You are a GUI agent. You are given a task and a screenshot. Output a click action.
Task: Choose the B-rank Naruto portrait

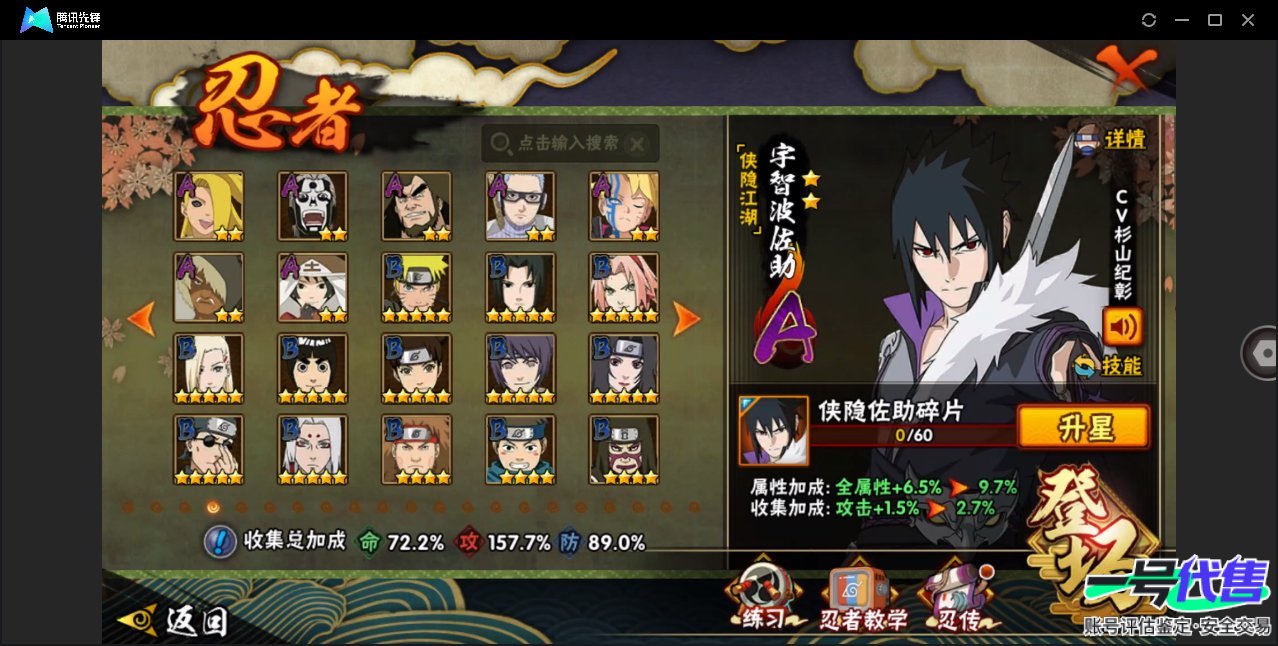tap(417, 287)
